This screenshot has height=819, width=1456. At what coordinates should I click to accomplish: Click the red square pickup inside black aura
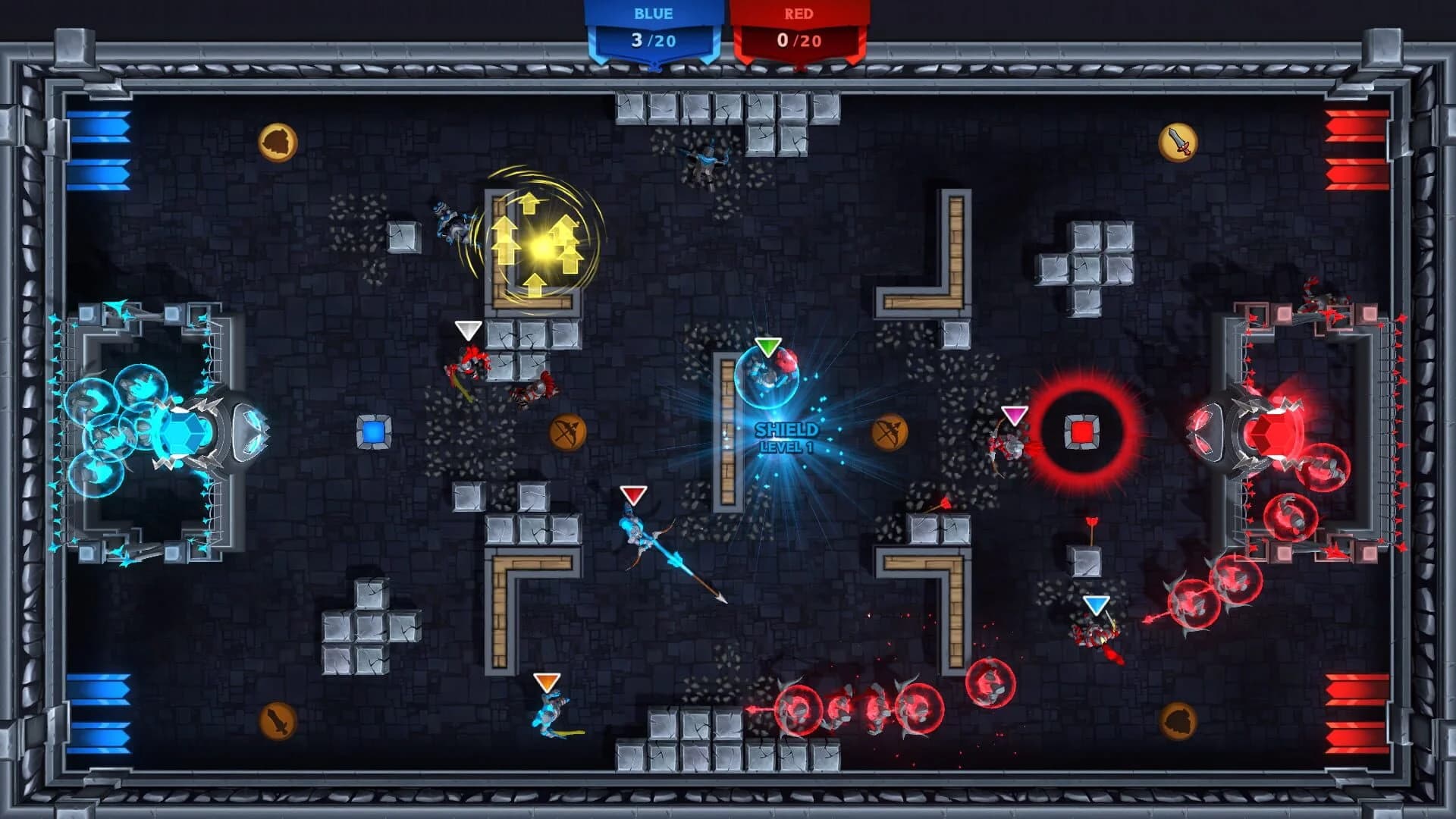[x=1082, y=433]
